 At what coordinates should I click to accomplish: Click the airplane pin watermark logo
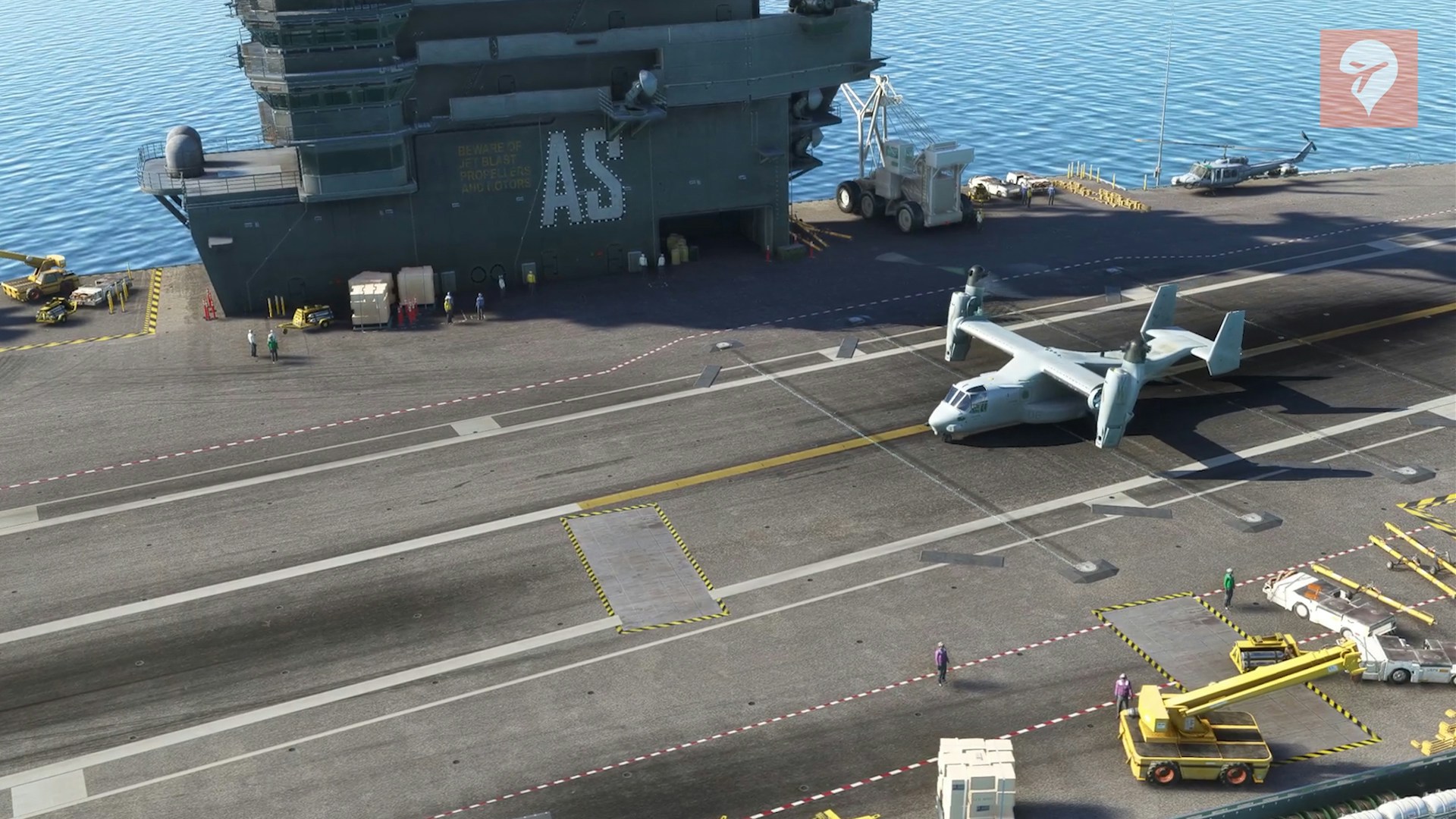[x=1368, y=78]
